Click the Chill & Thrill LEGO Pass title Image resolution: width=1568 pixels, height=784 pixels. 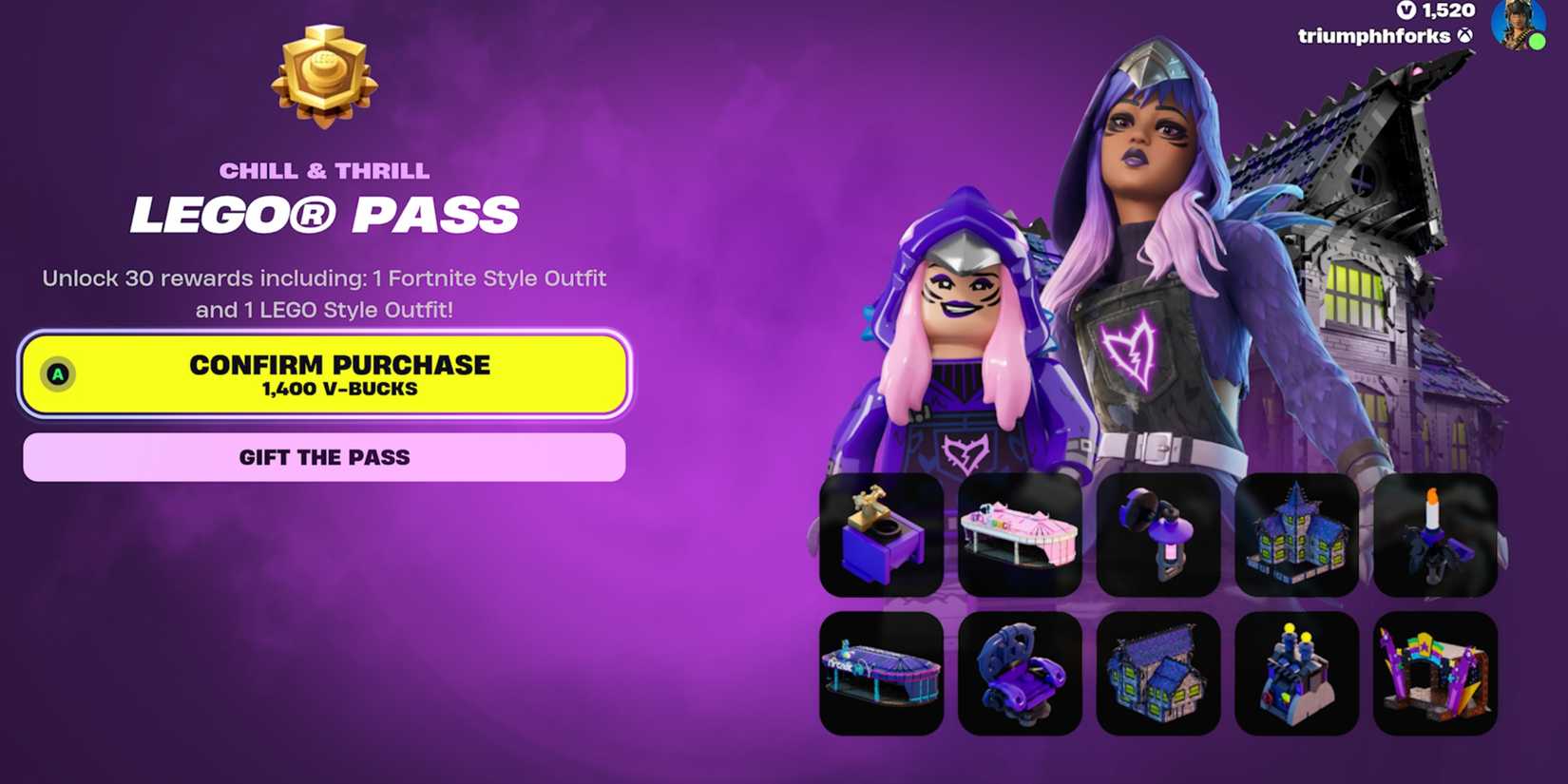pyautogui.click(x=326, y=194)
